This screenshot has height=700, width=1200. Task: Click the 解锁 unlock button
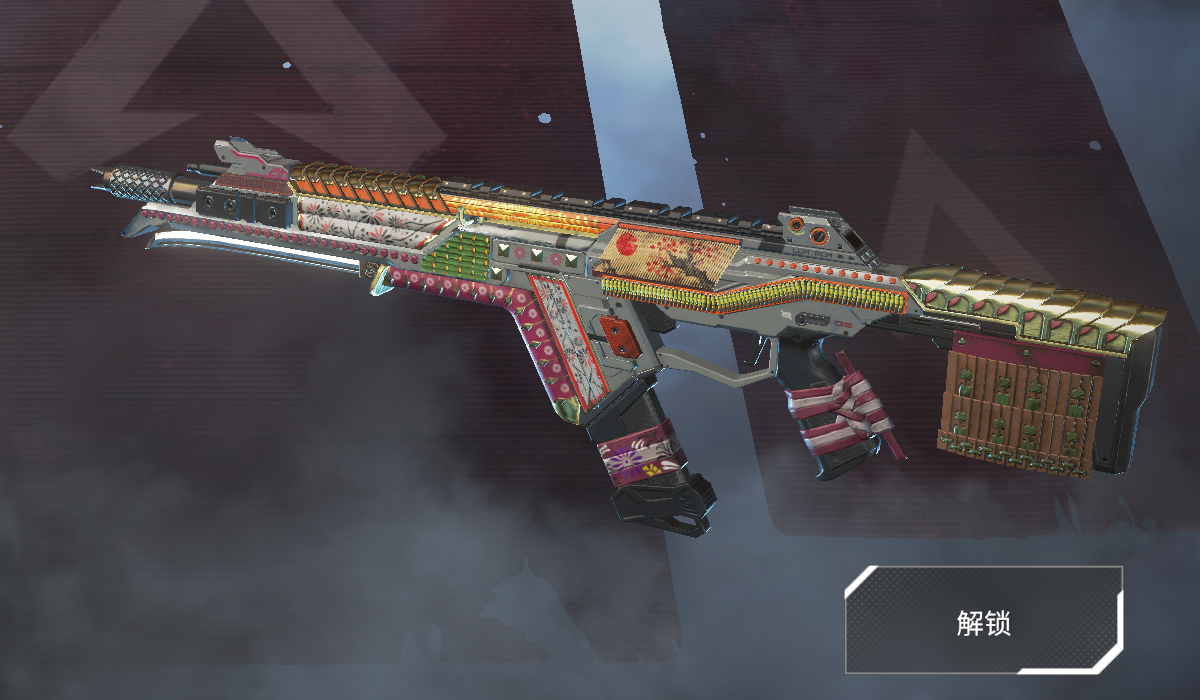tap(984, 620)
